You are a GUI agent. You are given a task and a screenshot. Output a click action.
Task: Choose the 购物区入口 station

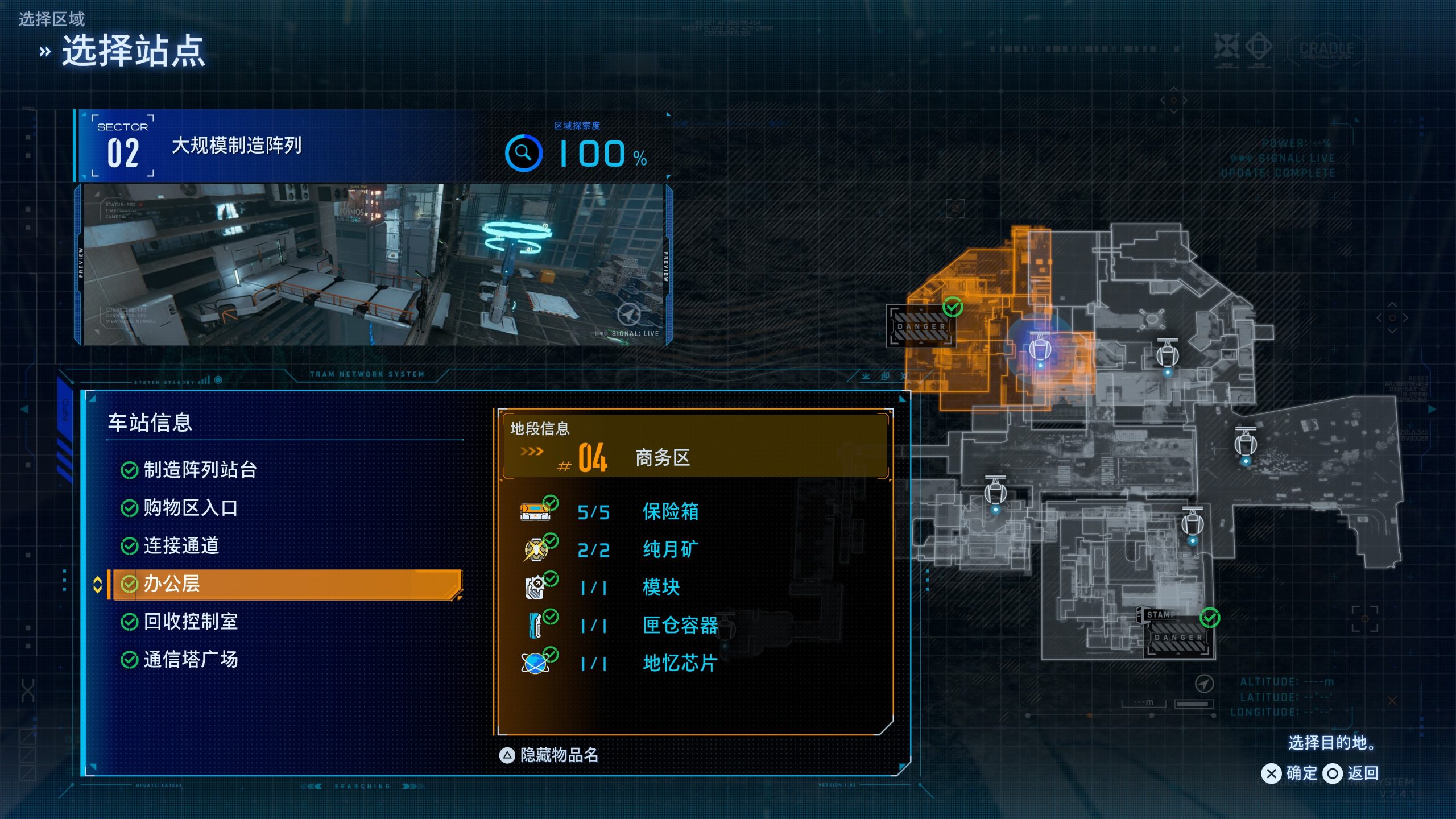click(x=190, y=508)
